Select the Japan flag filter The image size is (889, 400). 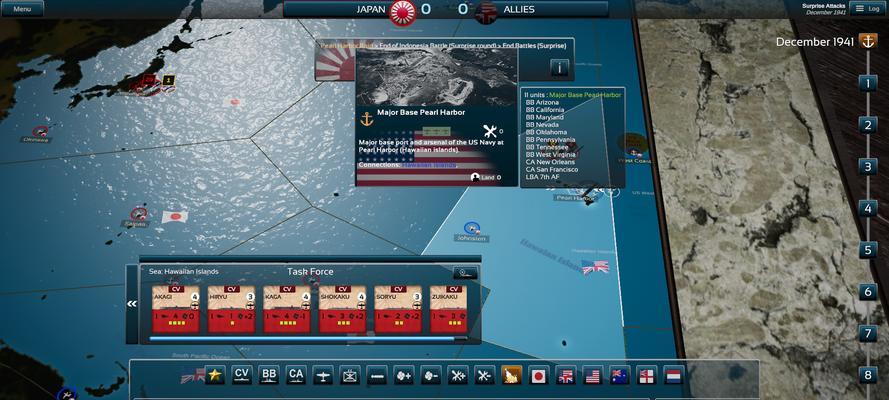tap(539, 376)
